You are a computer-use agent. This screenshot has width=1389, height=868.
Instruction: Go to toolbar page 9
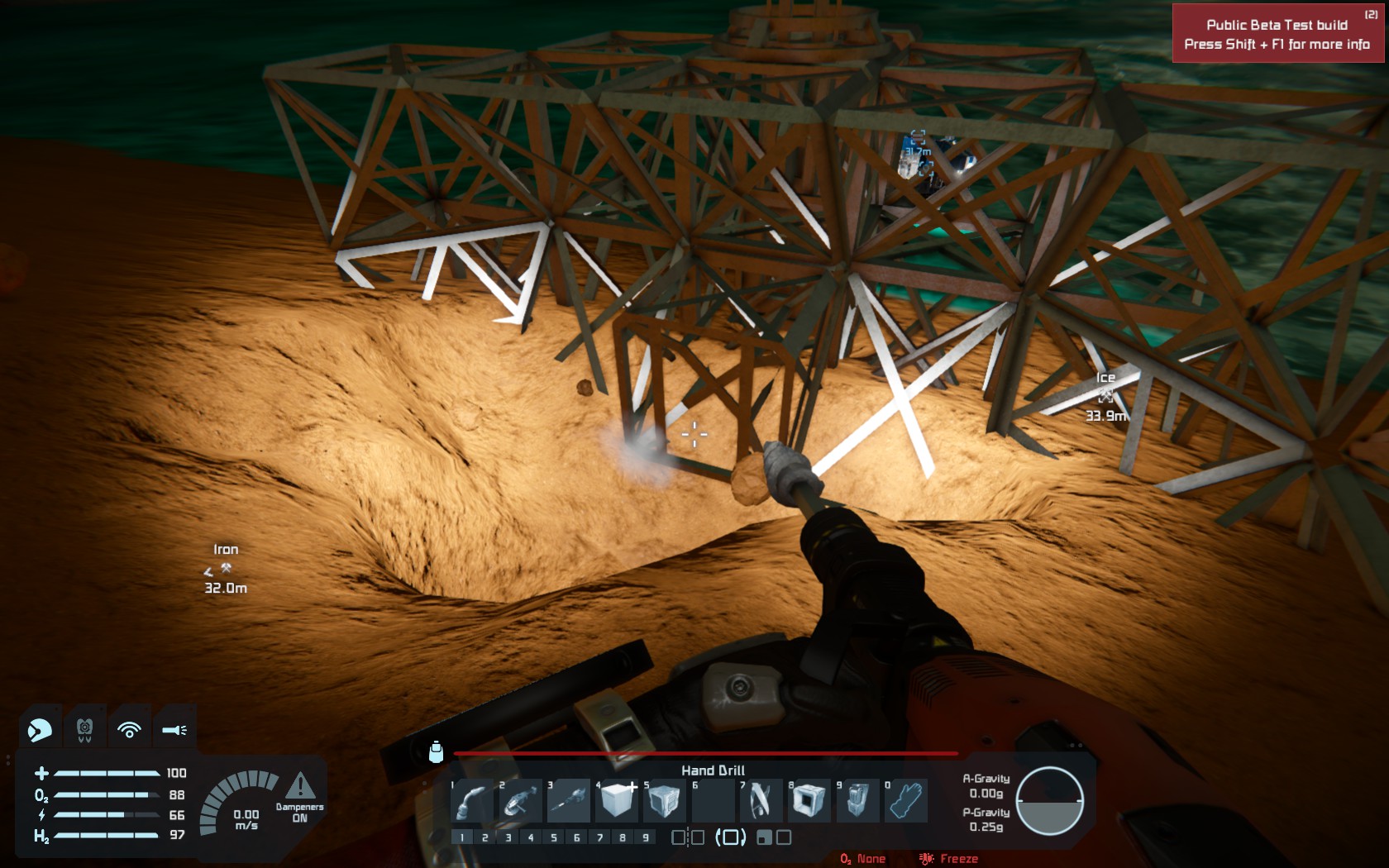646,837
